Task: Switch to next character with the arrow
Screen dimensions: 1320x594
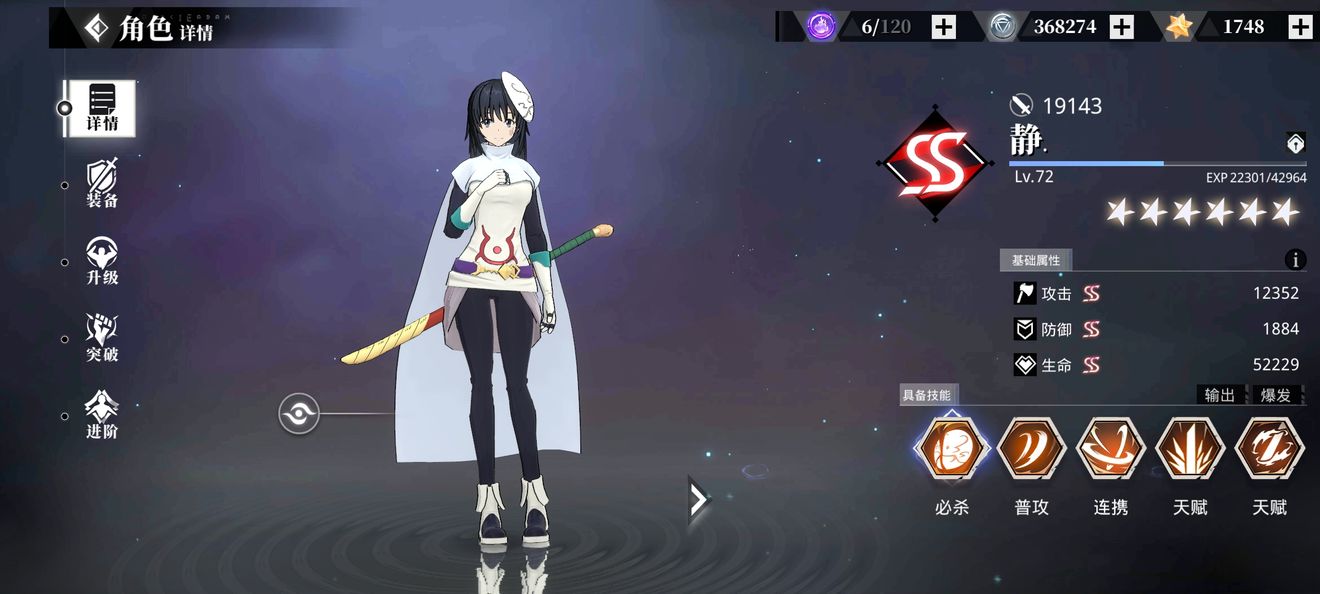Action: [698, 499]
